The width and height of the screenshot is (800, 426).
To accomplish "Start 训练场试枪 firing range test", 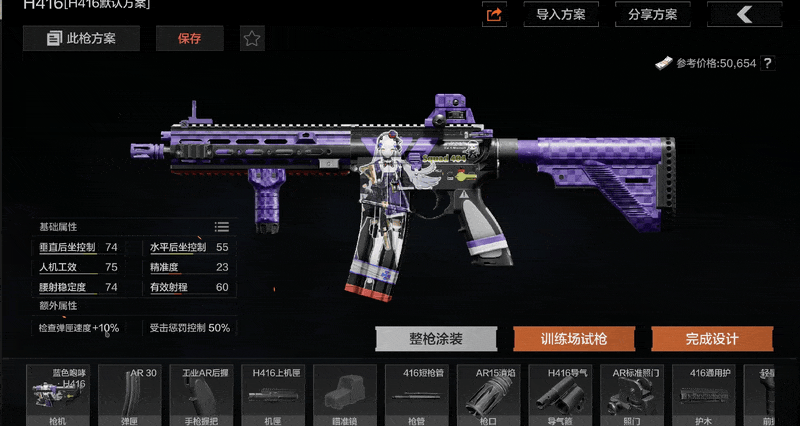I will (x=574, y=339).
